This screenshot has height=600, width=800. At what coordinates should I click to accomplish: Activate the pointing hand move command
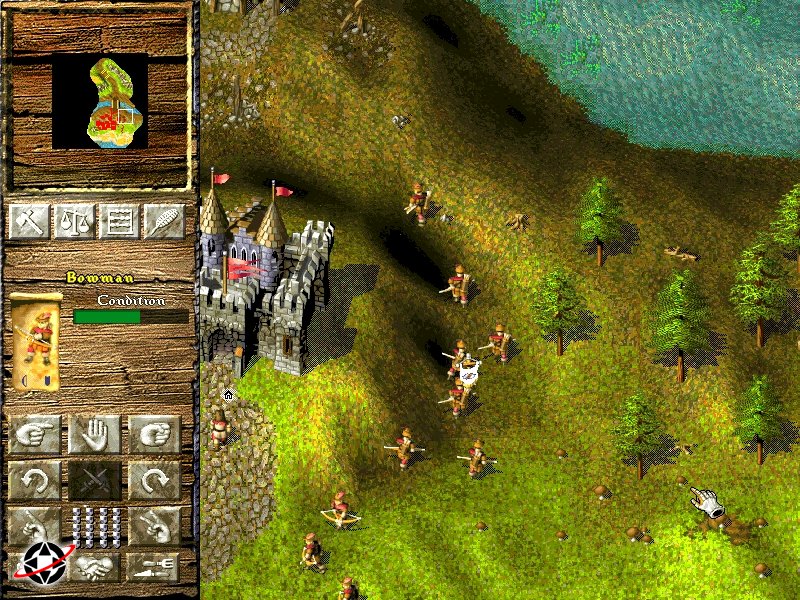35,434
